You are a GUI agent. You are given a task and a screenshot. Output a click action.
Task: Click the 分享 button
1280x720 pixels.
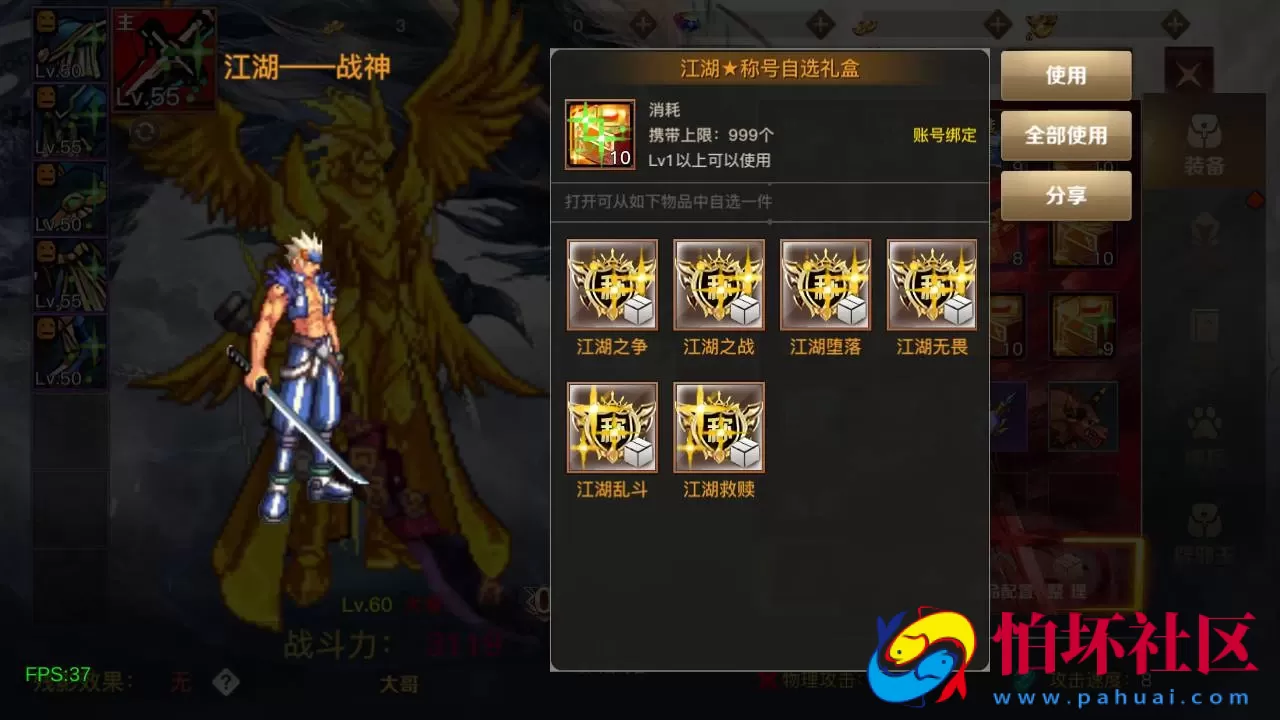[x=1065, y=196]
